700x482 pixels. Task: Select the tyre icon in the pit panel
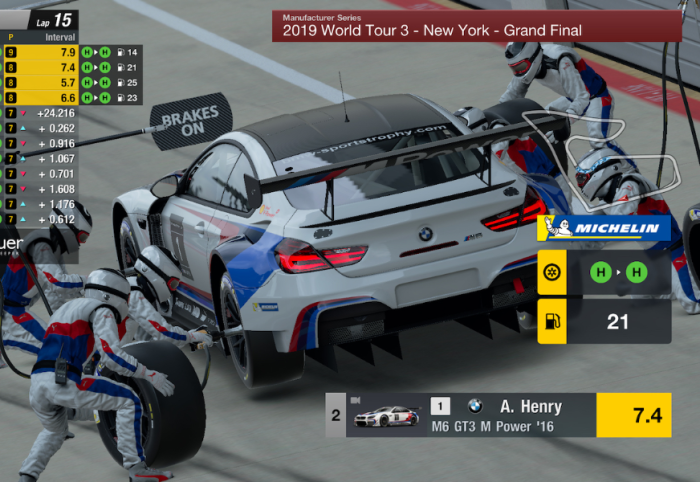click(552, 272)
